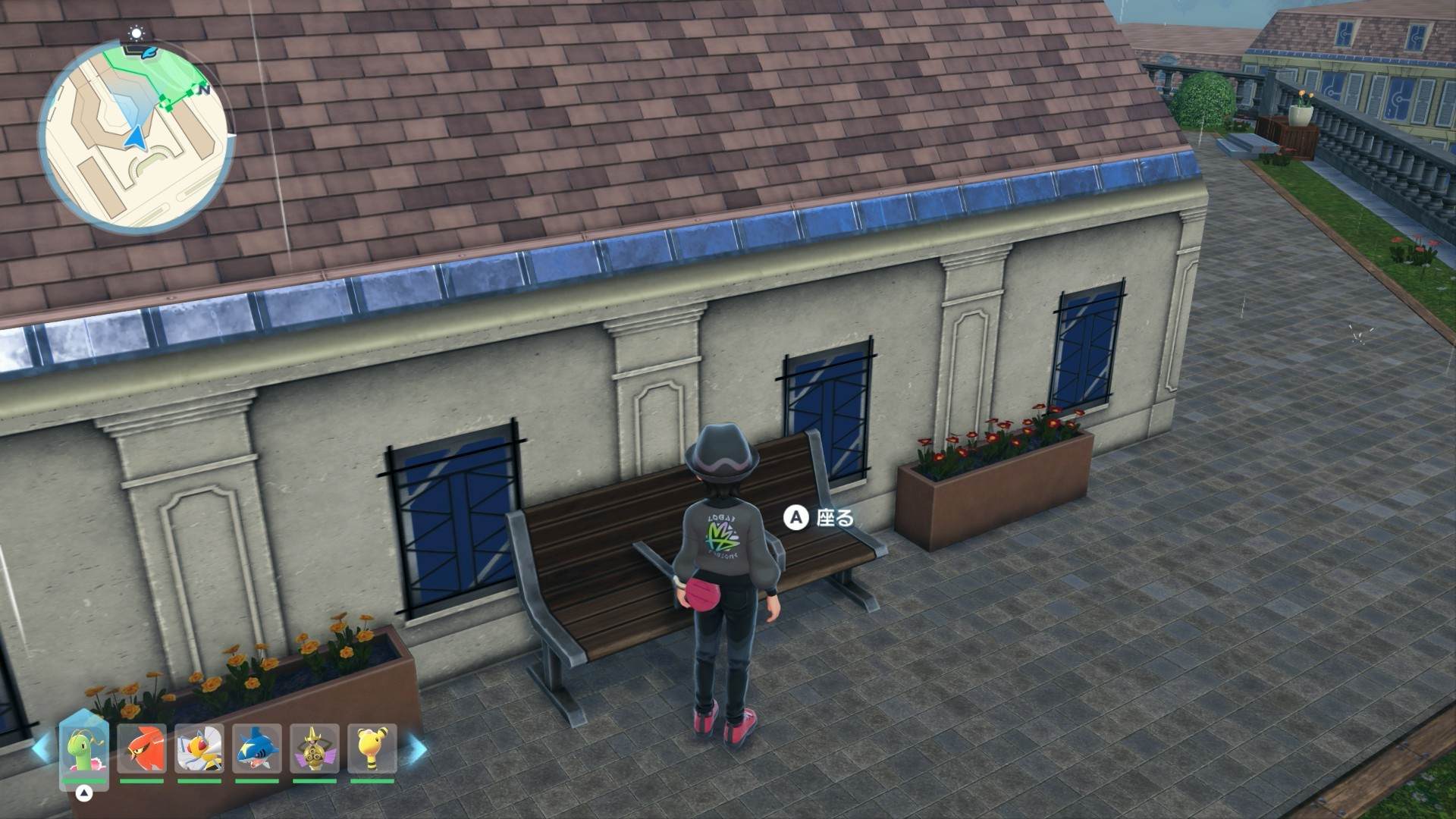The width and height of the screenshot is (1456, 819).
Task: Pick the Sharpedo party slot
Action: pyautogui.click(x=257, y=749)
